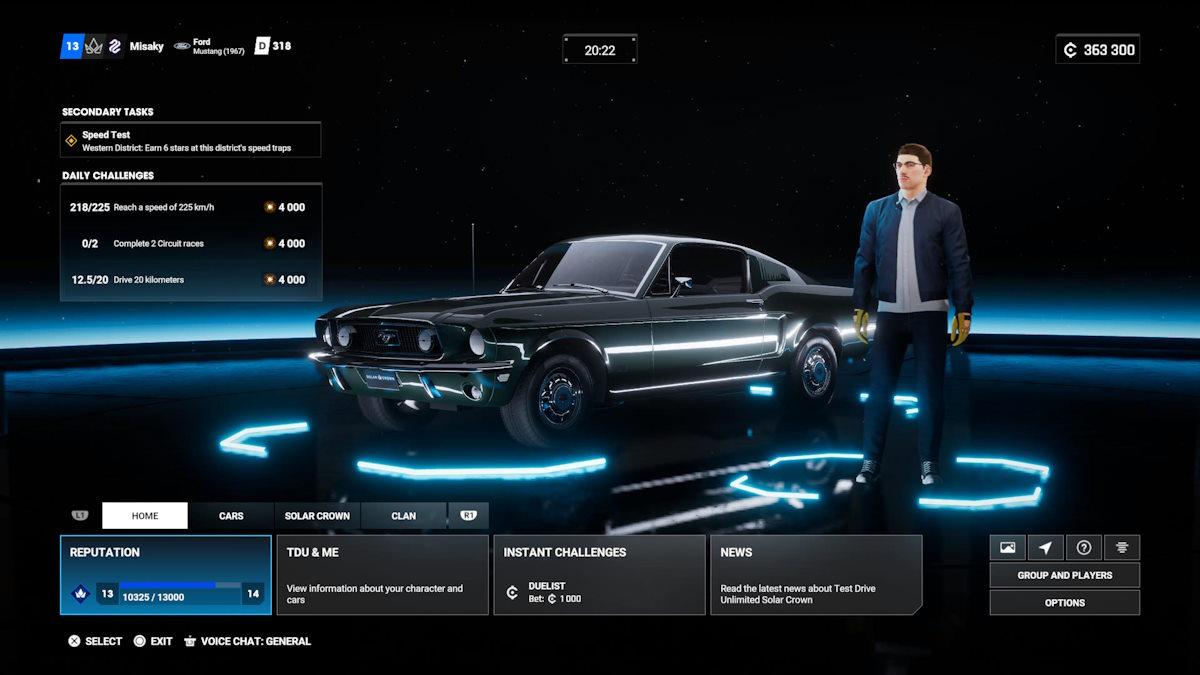Click the stacked lines icon button
This screenshot has height=675, width=1200.
point(1122,548)
